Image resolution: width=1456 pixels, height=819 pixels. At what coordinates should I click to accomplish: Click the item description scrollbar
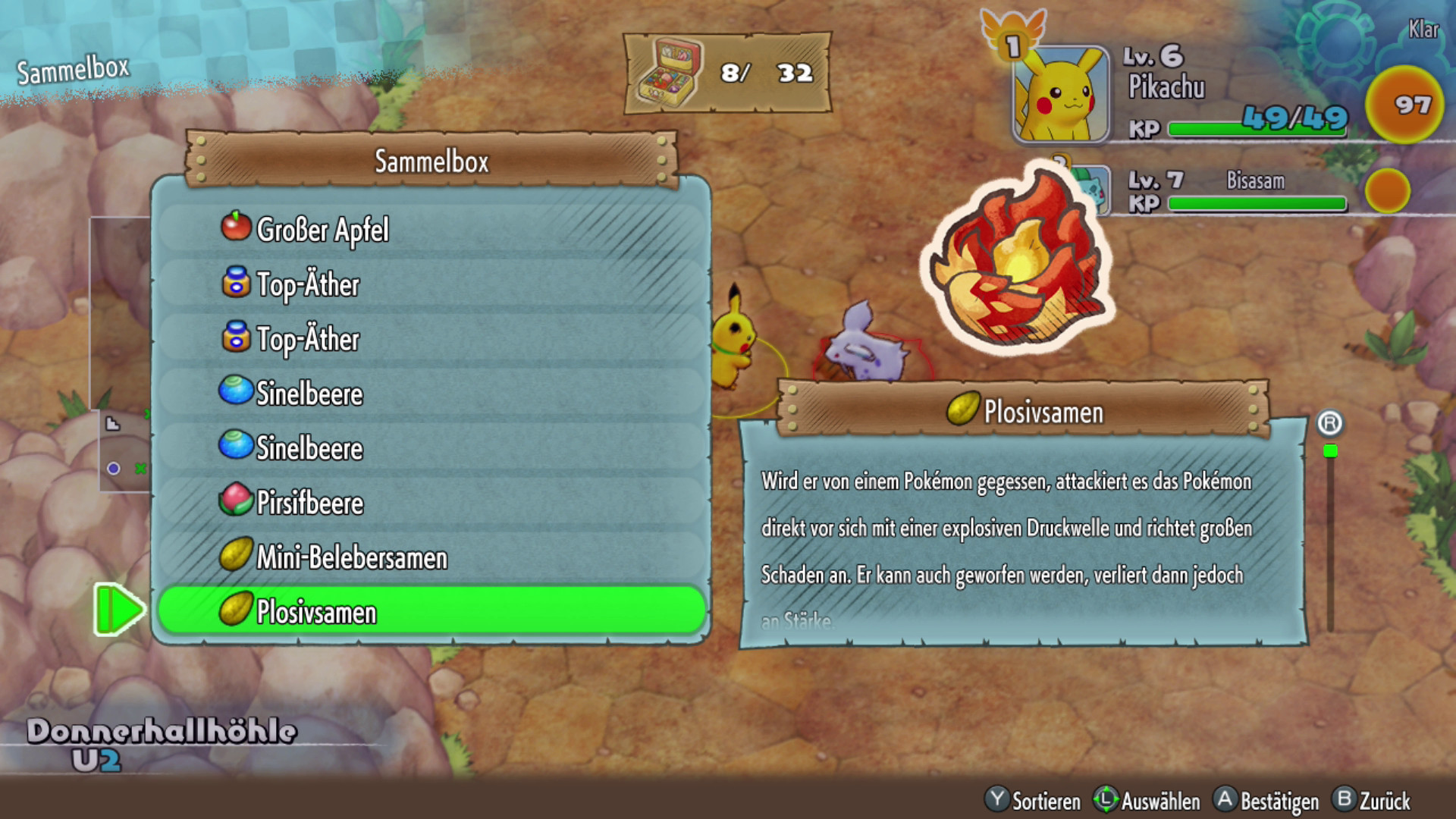(x=1330, y=538)
